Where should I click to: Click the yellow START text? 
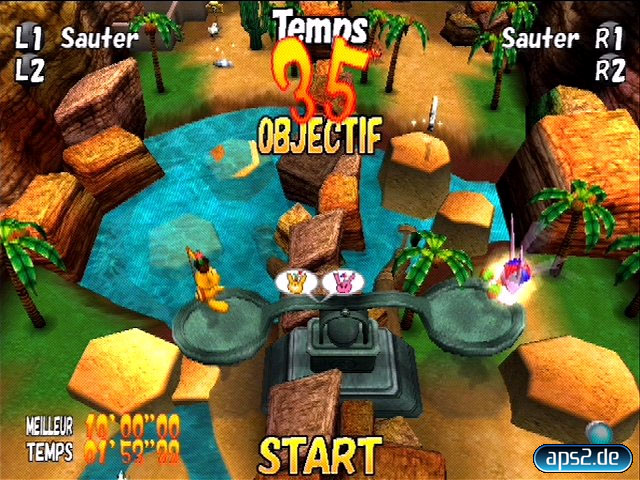click(320, 456)
